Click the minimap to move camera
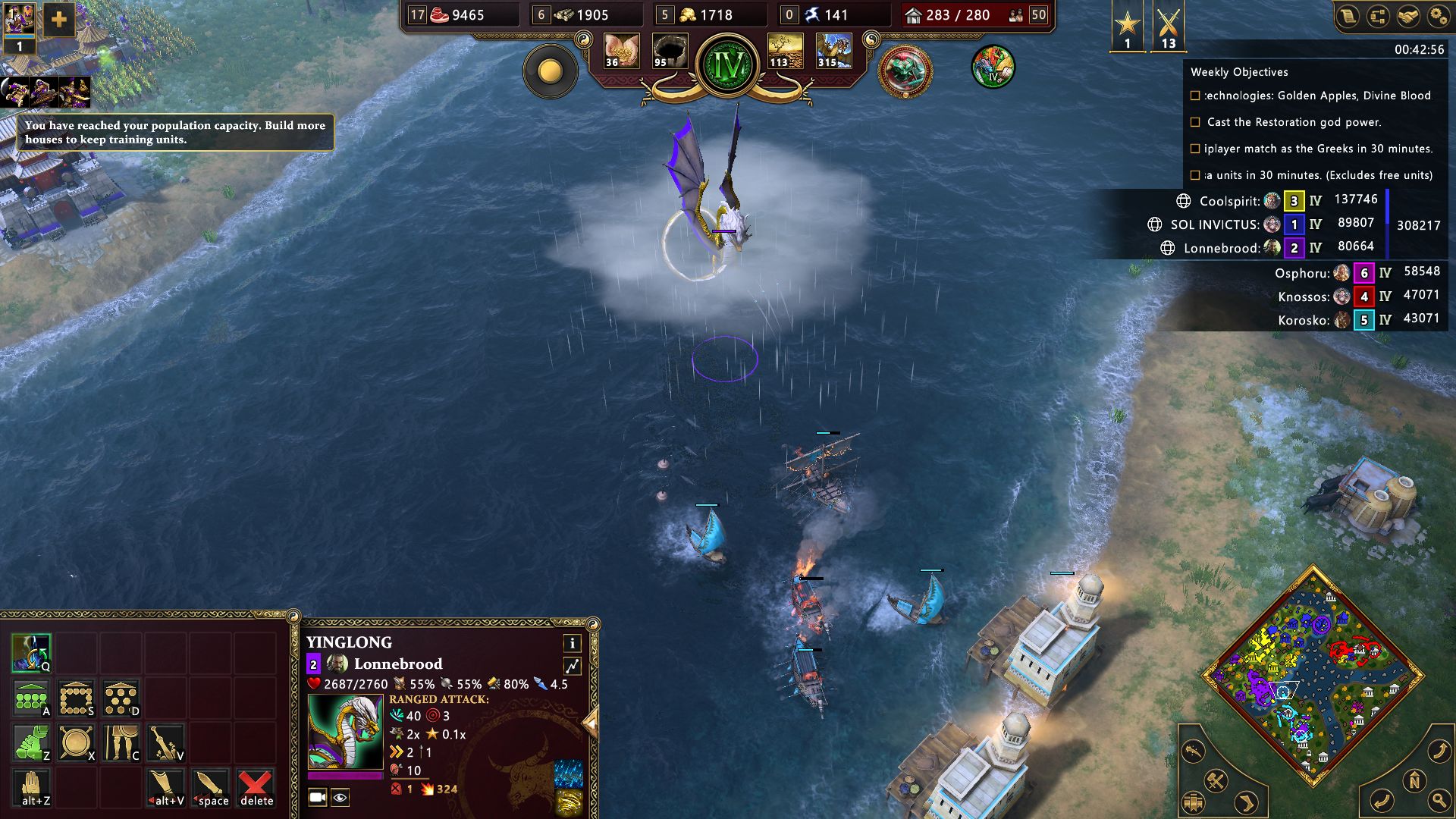Viewport: 1456px width, 819px height. (1312, 675)
